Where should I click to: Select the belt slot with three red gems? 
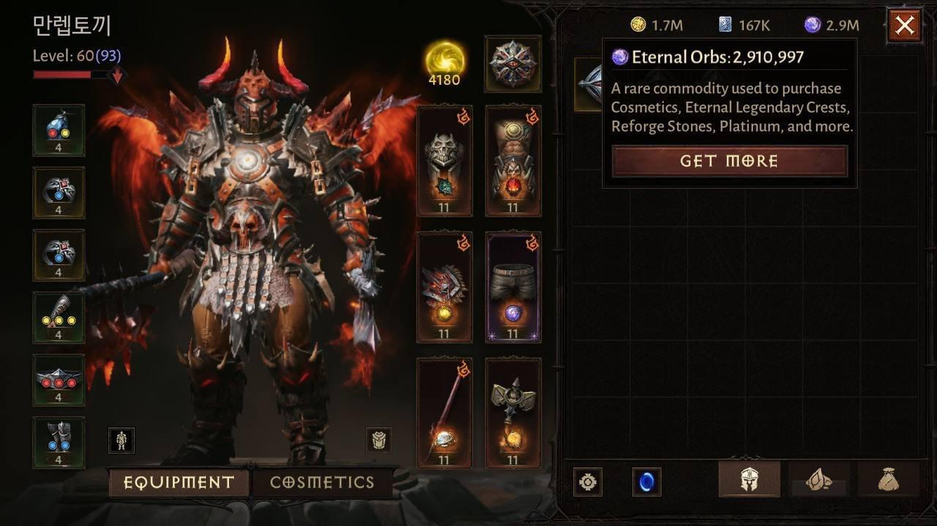[x=58, y=379]
